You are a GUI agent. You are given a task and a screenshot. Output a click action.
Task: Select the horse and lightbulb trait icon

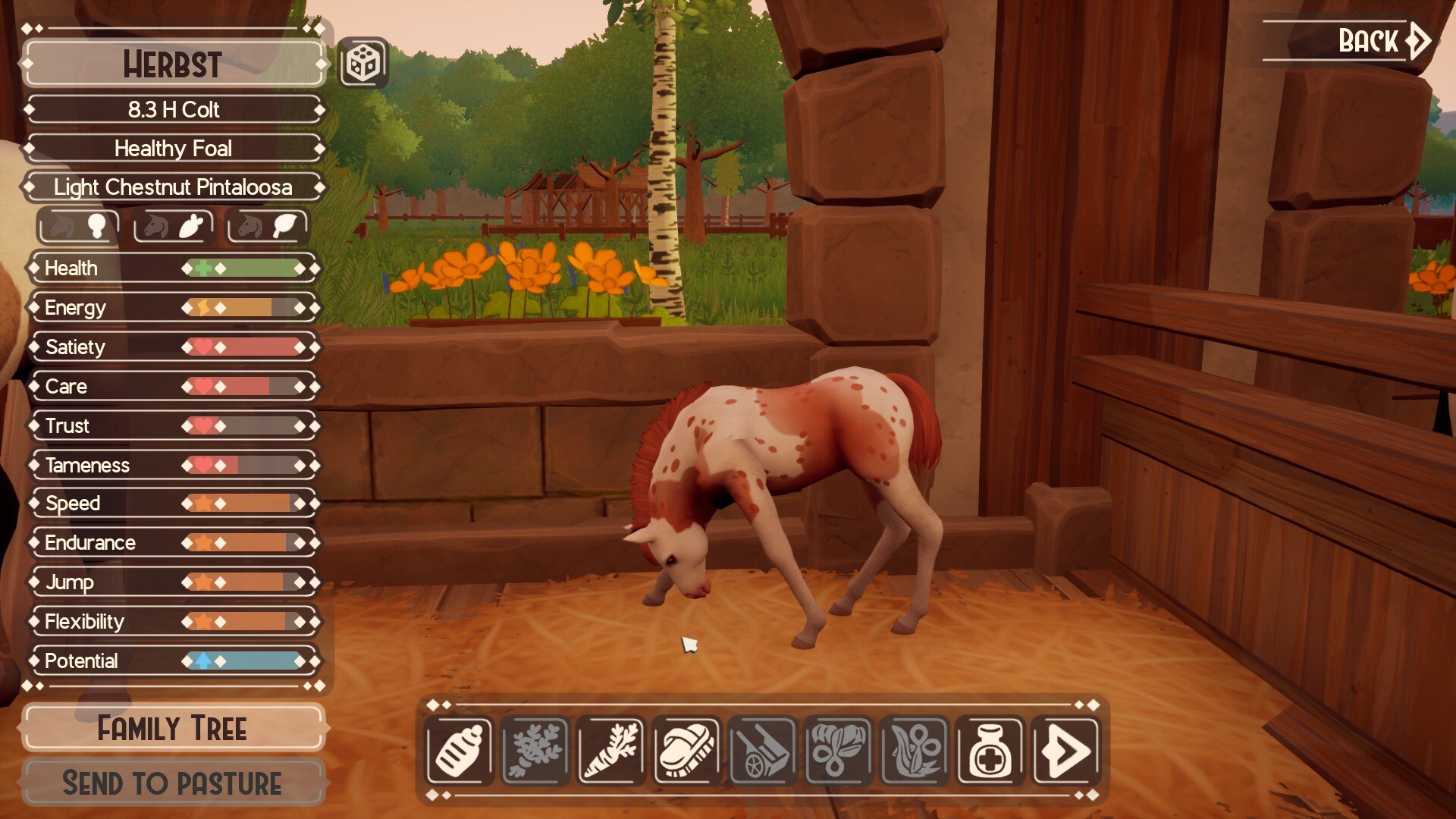(78, 226)
